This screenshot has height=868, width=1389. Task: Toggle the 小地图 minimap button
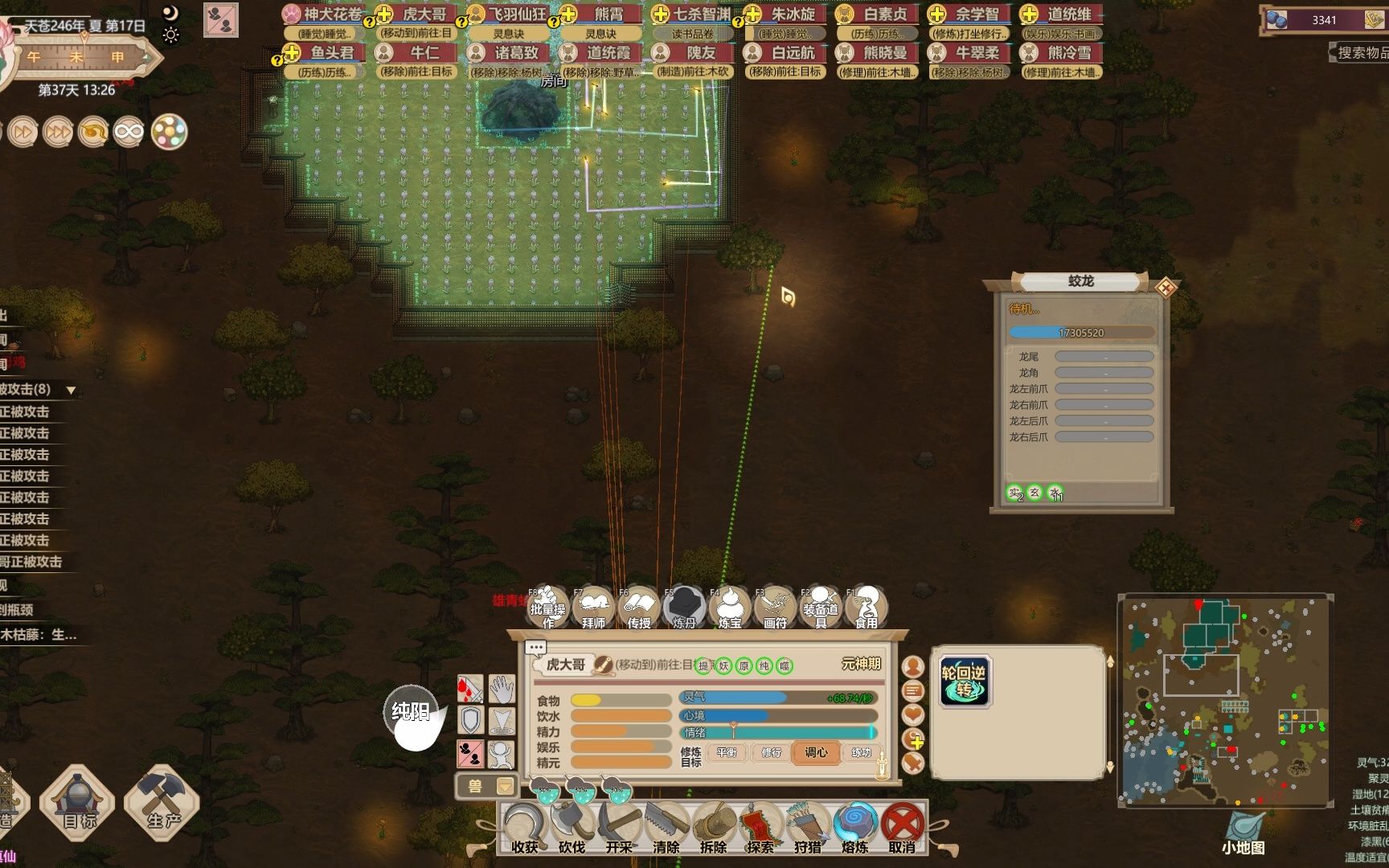pyautogui.click(x=1244, y=833)
